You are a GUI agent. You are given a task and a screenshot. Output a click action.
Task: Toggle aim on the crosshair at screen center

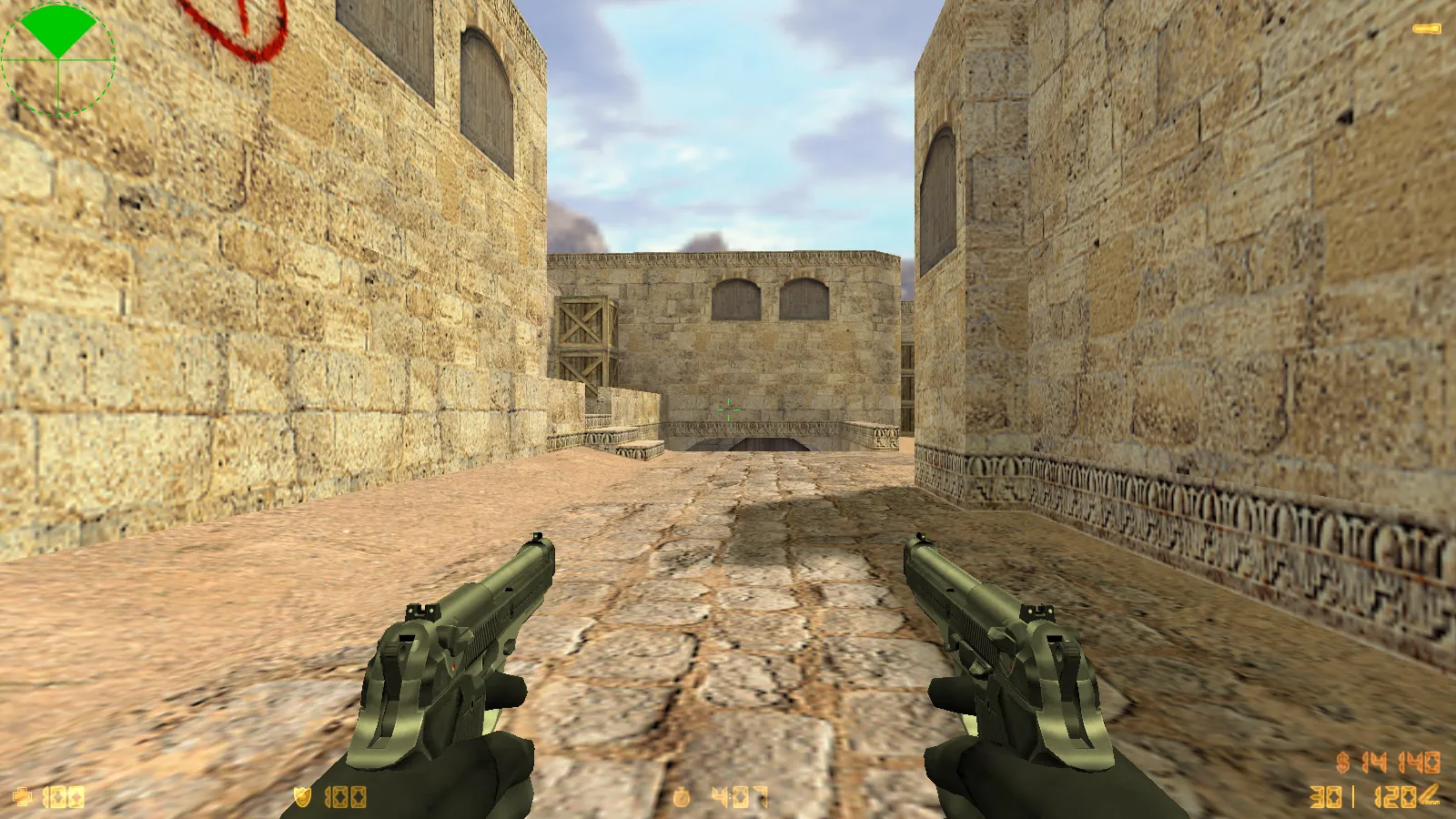click(728, 409)
